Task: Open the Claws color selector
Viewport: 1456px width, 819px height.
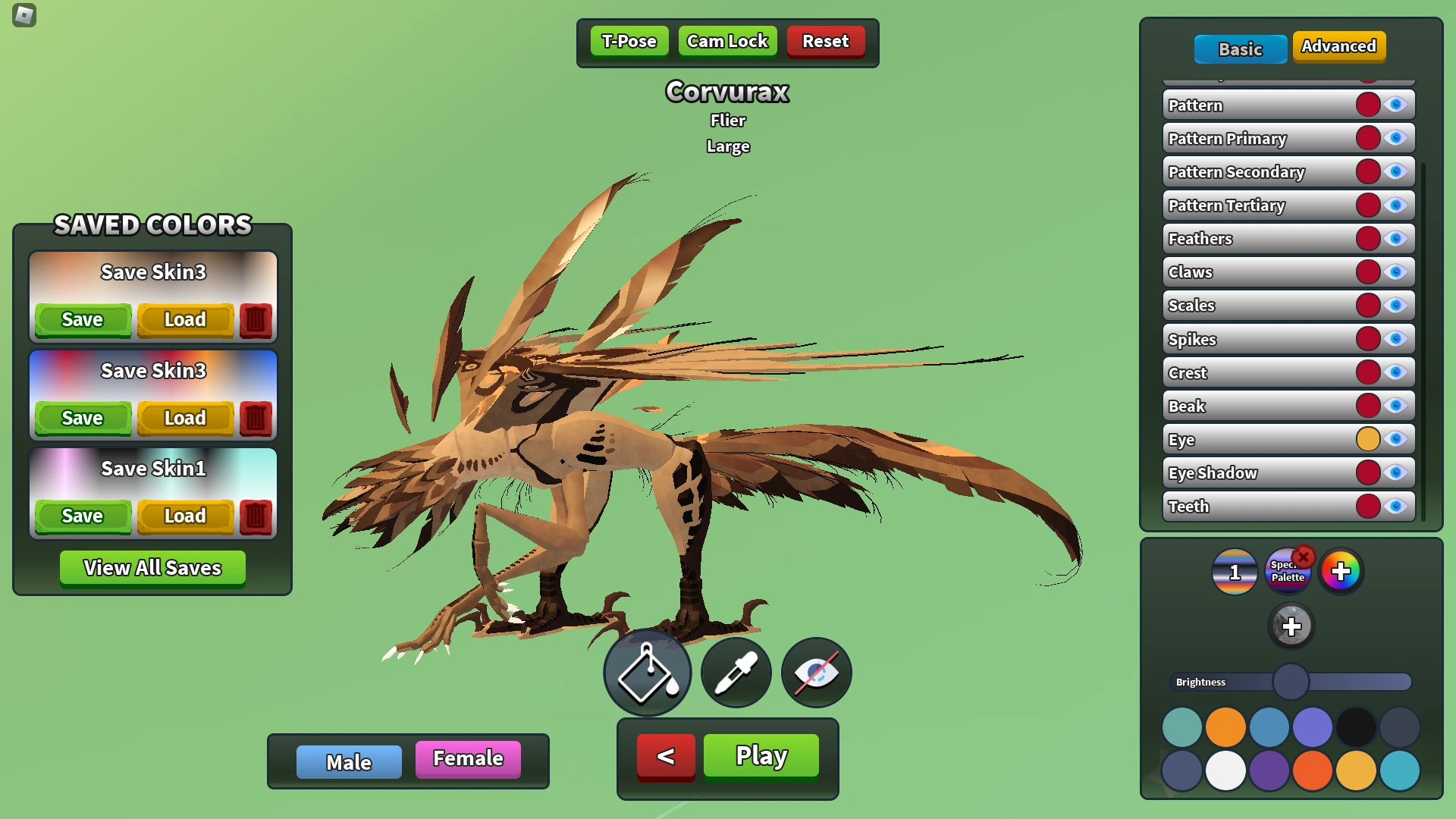Action: click(x=1367, y=271)
